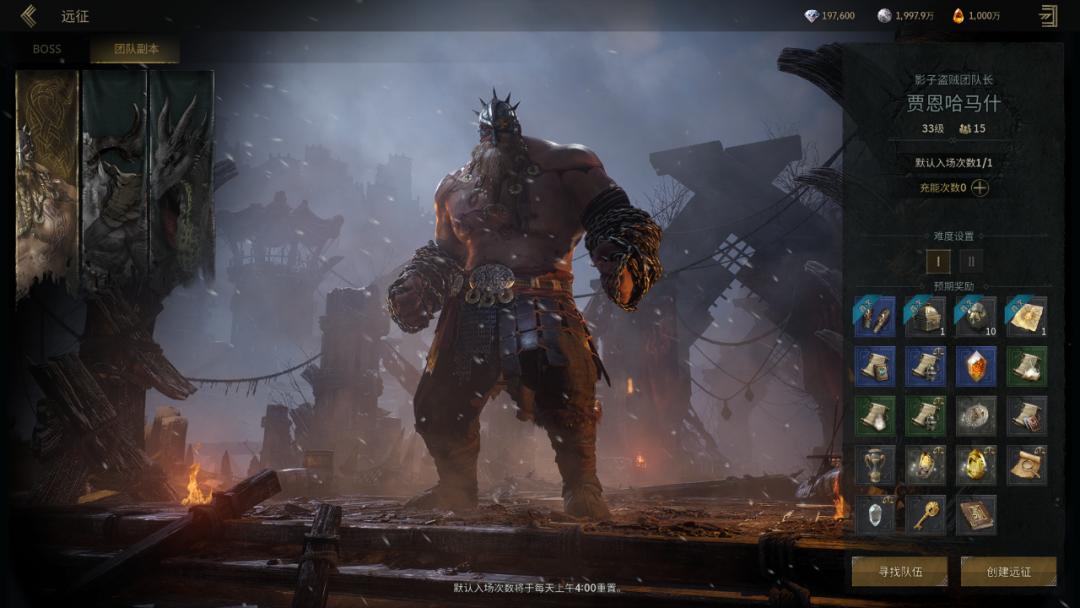The height and width of the screenshot is (608, 1080).
Task: Choose the golden banner boss portrait
Action: pos(46,180)
